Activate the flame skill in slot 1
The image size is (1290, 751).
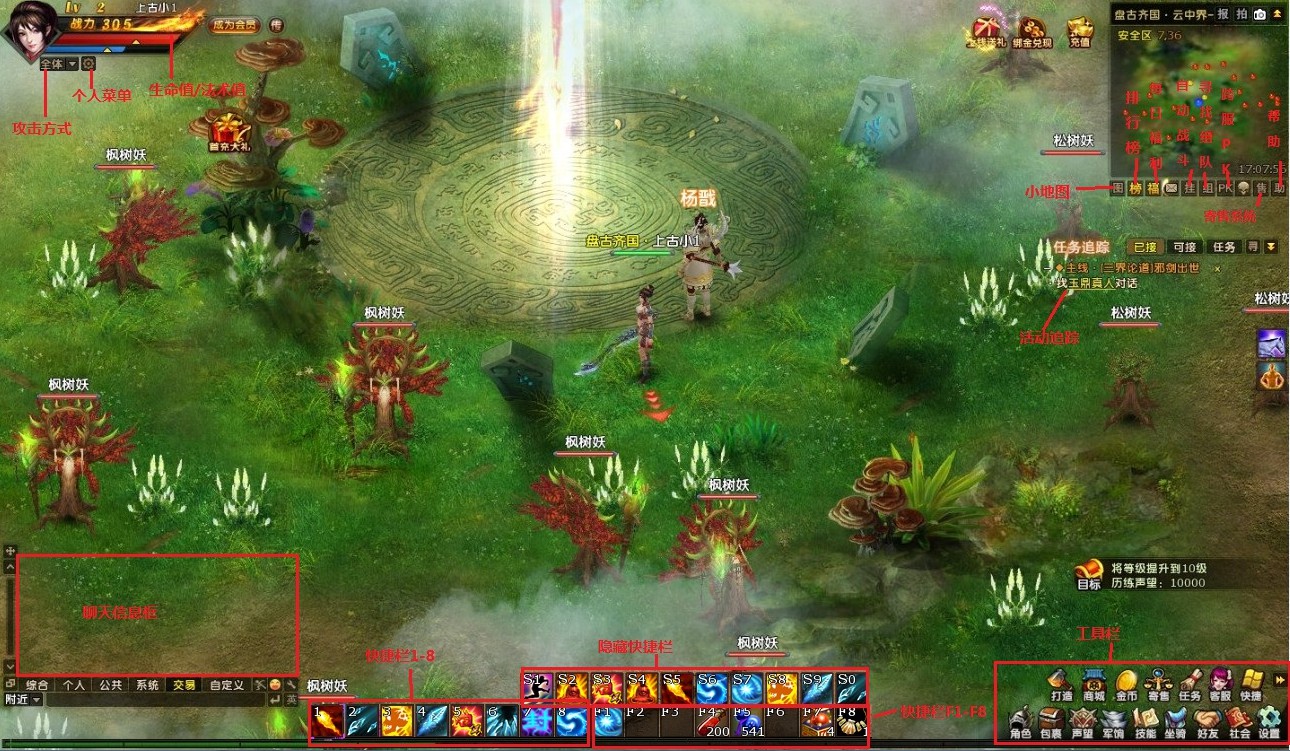[328, 722]
